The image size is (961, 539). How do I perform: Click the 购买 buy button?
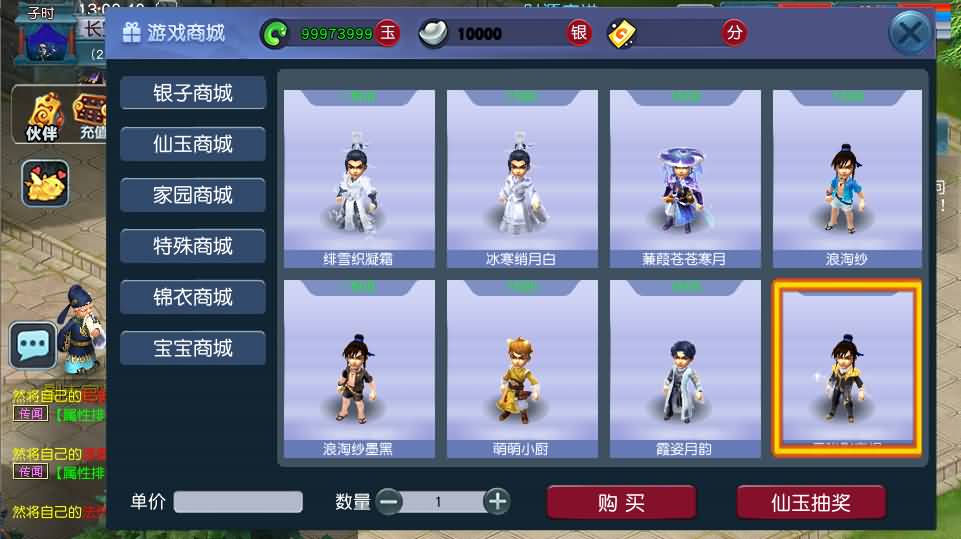(x=621, y=502)
